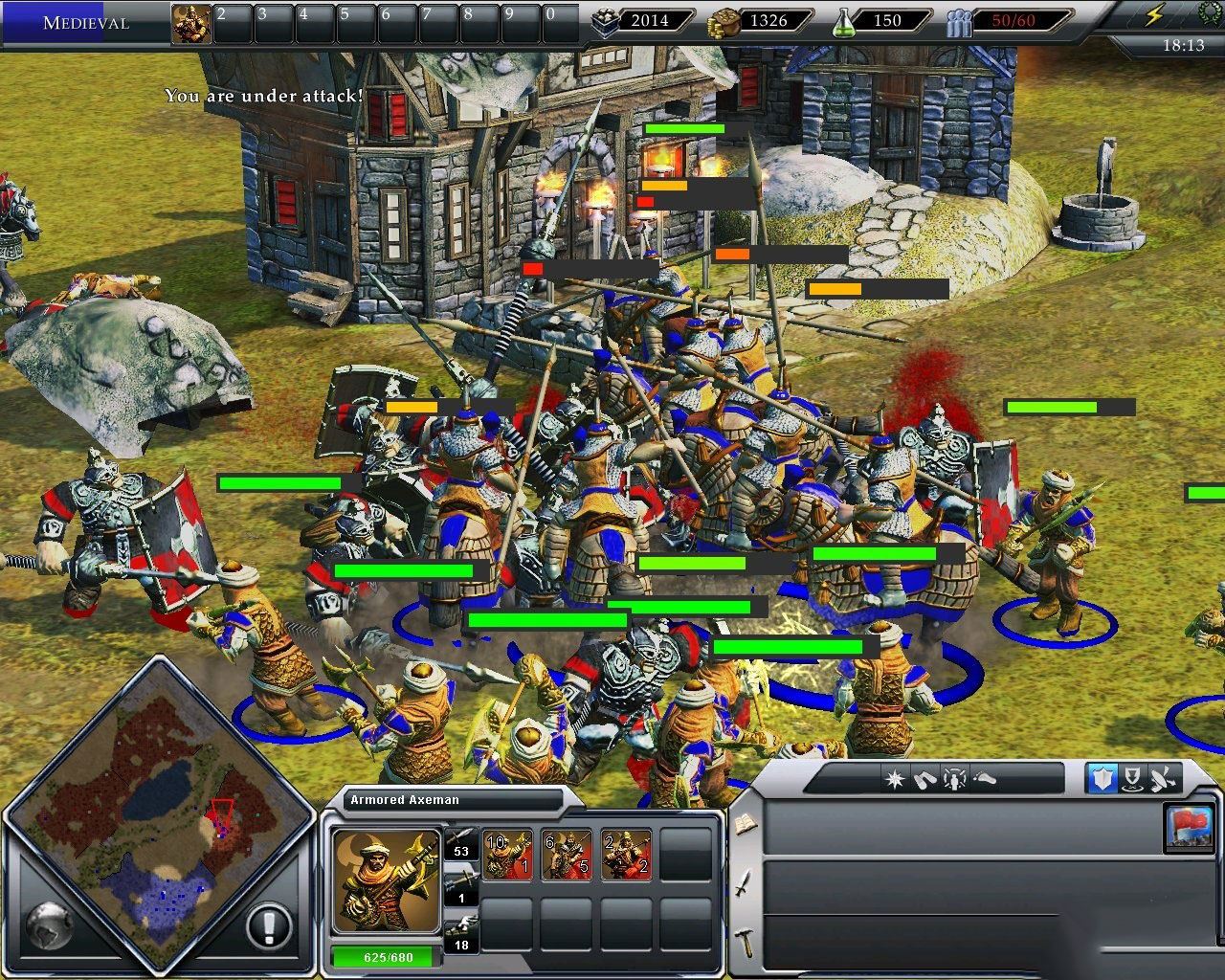
Task: Pick the axeman group showing 10 units
Action: click(x=506, y=855)
